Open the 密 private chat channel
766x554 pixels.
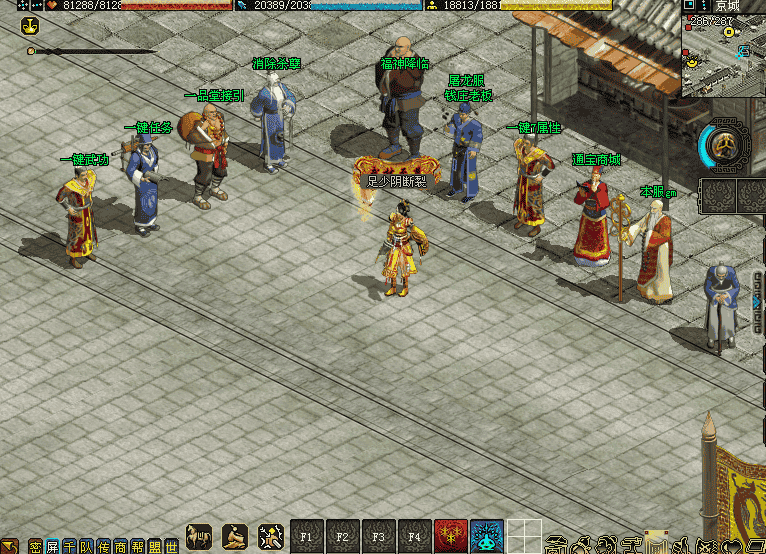(35, 547)
